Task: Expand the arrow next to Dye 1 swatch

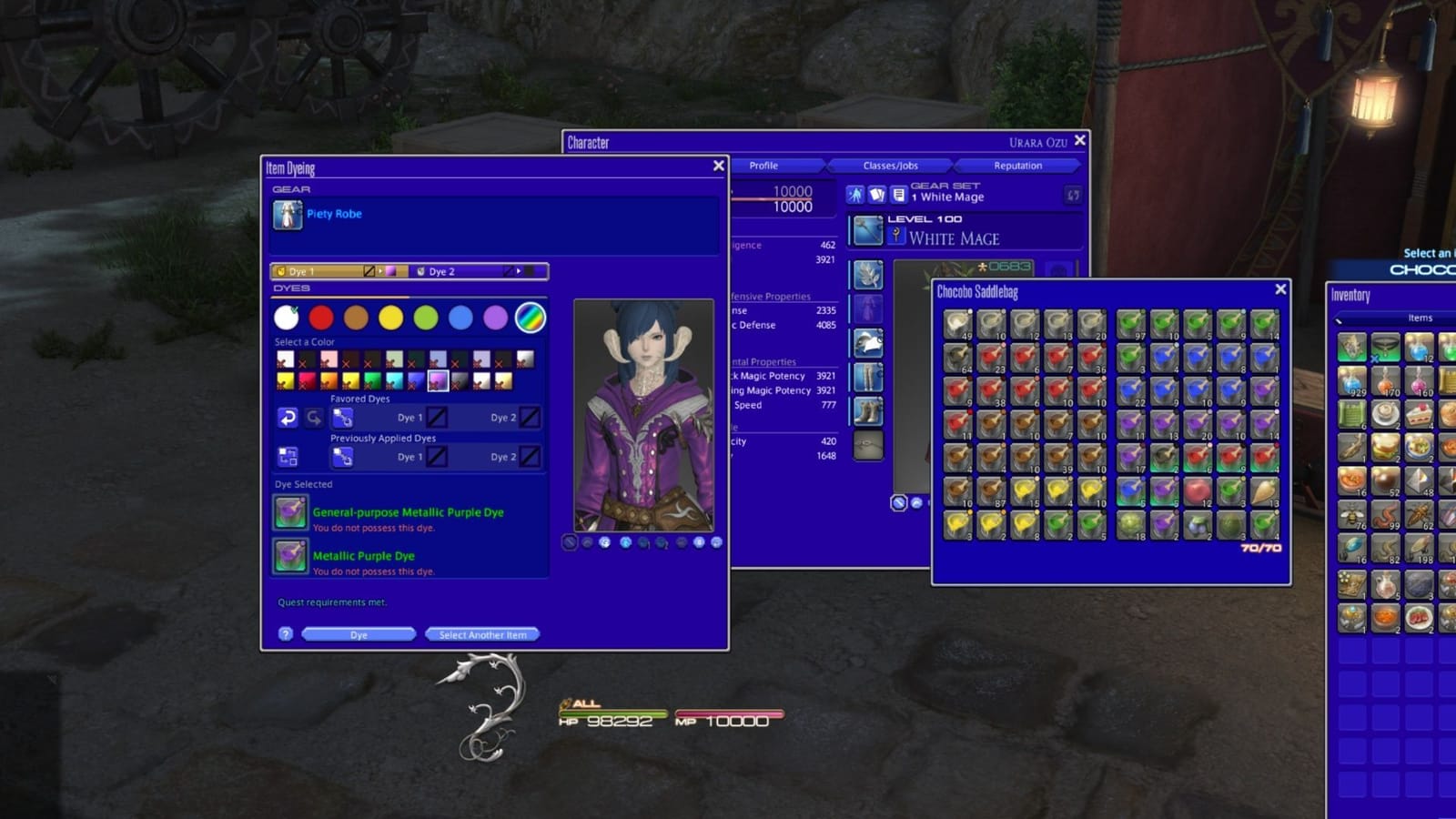Action: point(380,270)
